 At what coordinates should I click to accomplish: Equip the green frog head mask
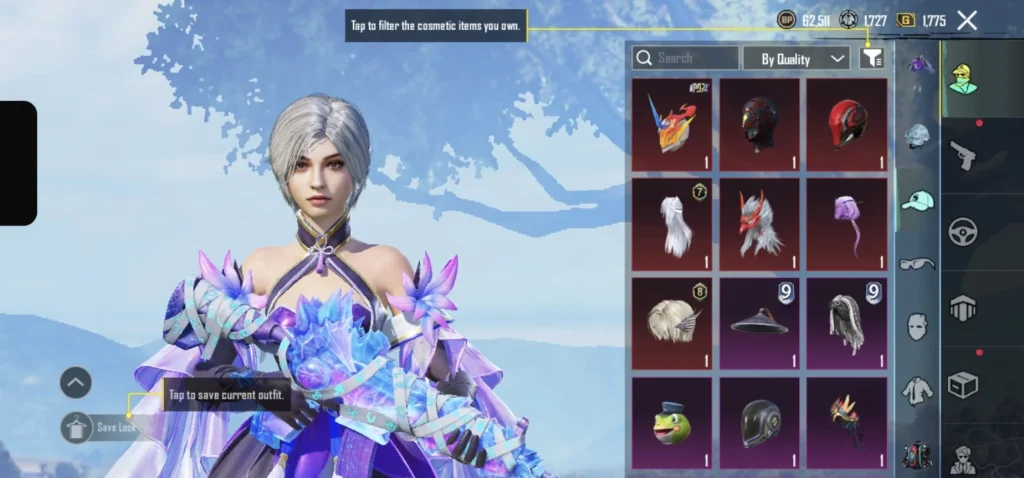point(672,422)
